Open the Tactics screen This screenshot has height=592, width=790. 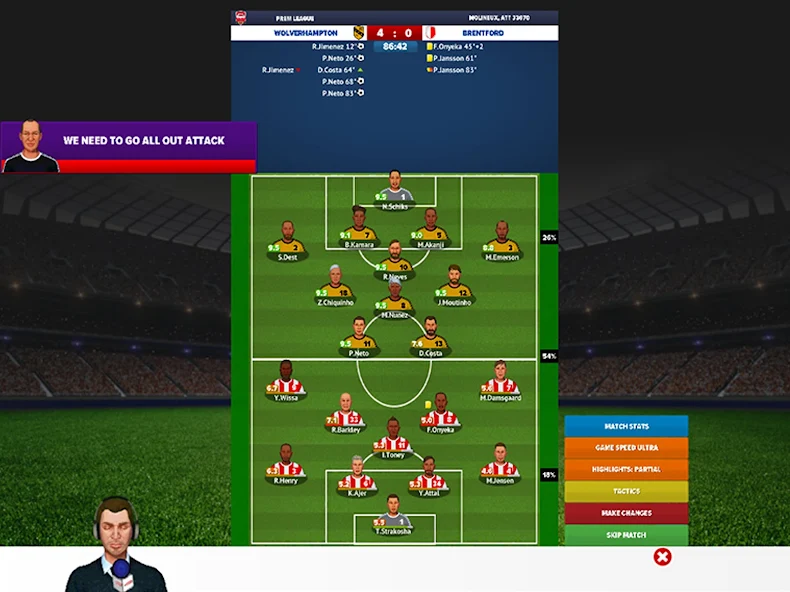coord(626,491)
